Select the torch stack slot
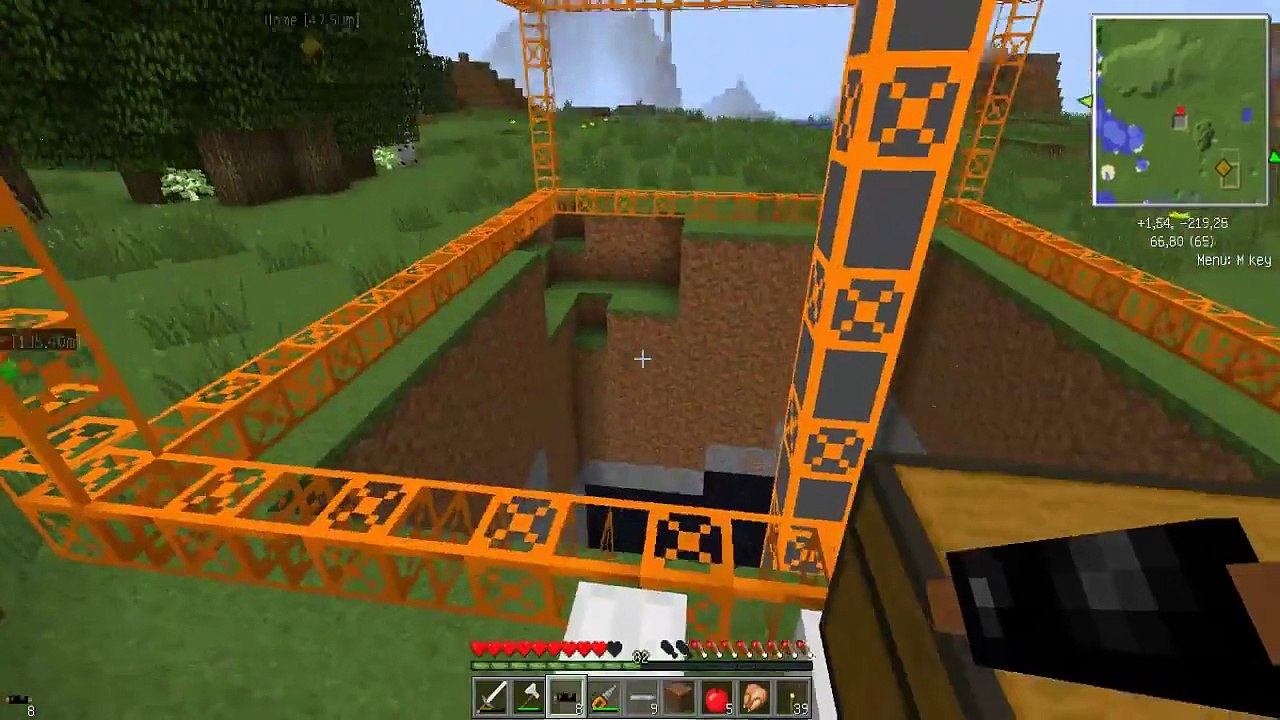The image size is (1280, 720). [x=791, y=697]
